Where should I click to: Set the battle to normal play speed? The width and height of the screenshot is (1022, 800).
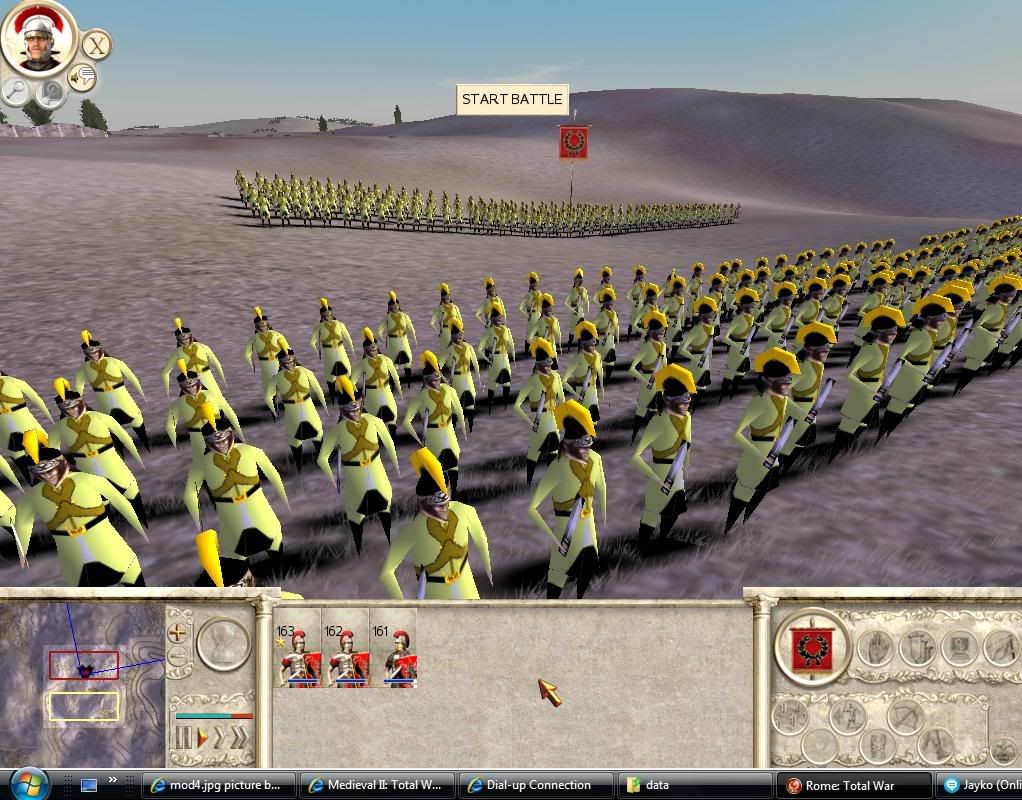click(x=202, y=739)
